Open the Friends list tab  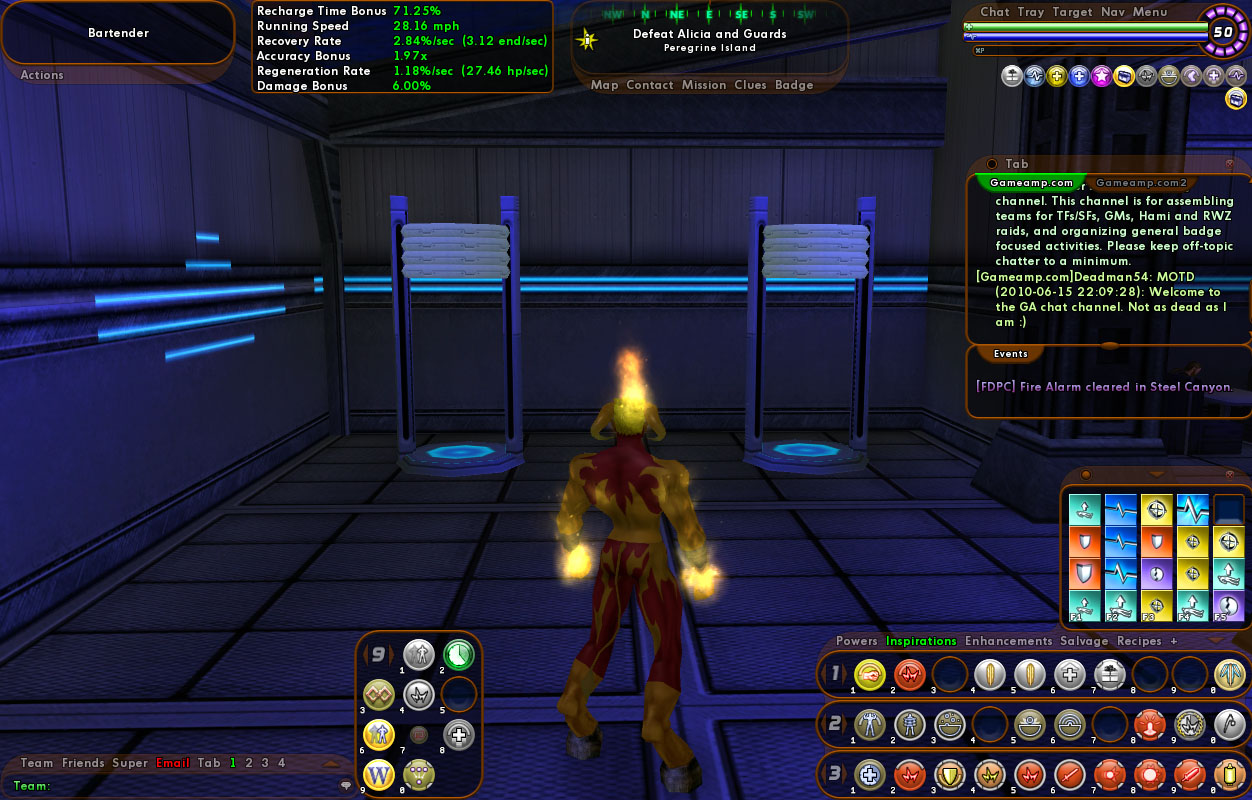[83, 763]
